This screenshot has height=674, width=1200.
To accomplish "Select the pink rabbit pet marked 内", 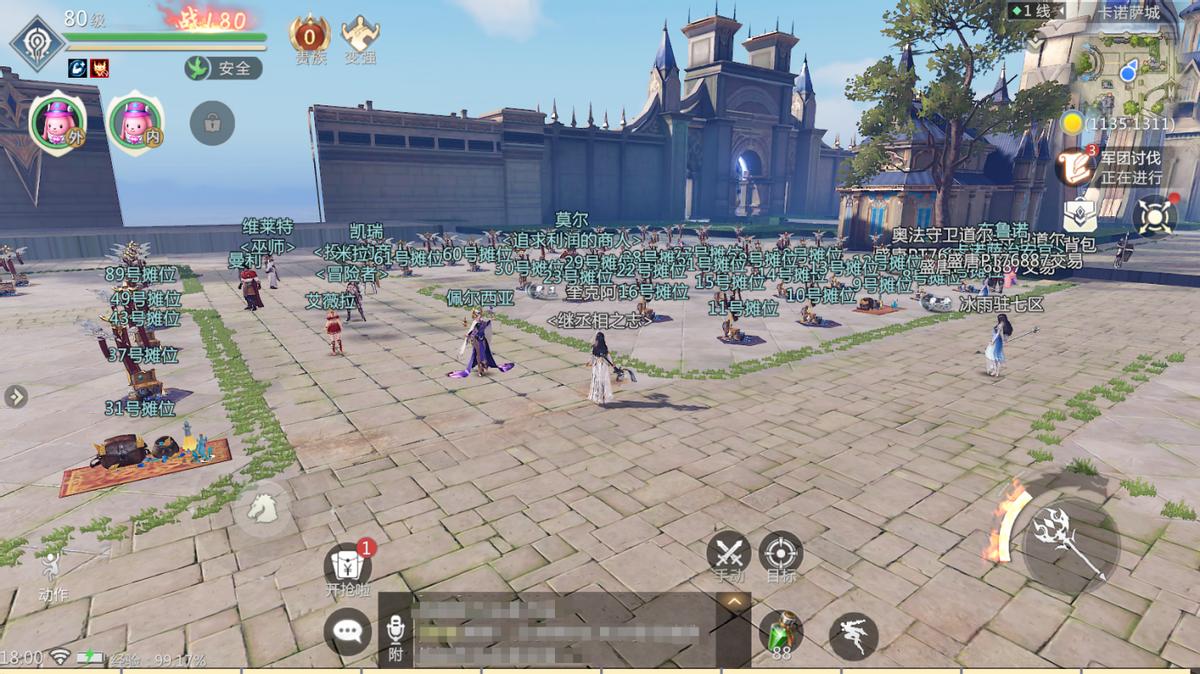I will tap(134, 122).
